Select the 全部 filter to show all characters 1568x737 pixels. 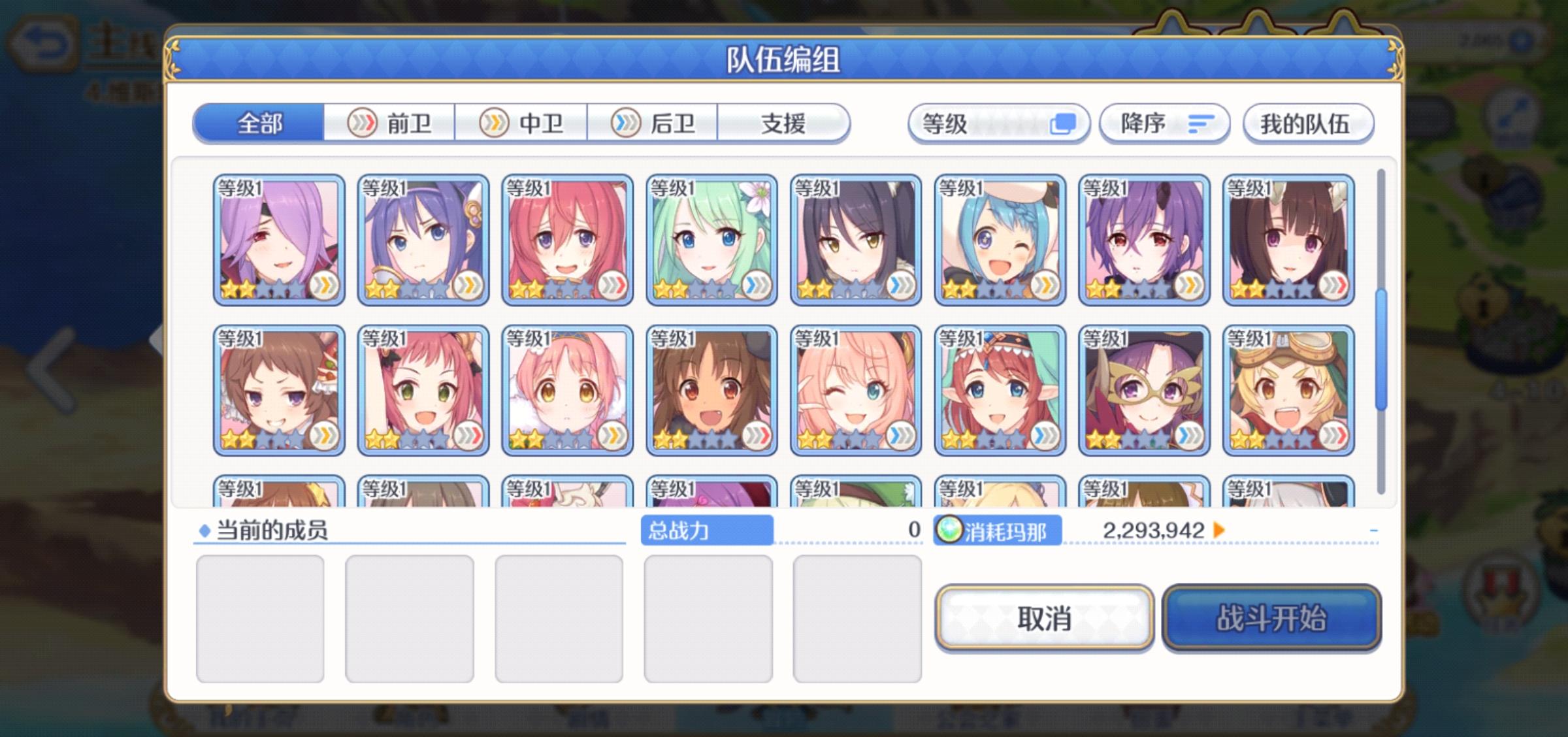pyautogui.click(x=259, y=123)
